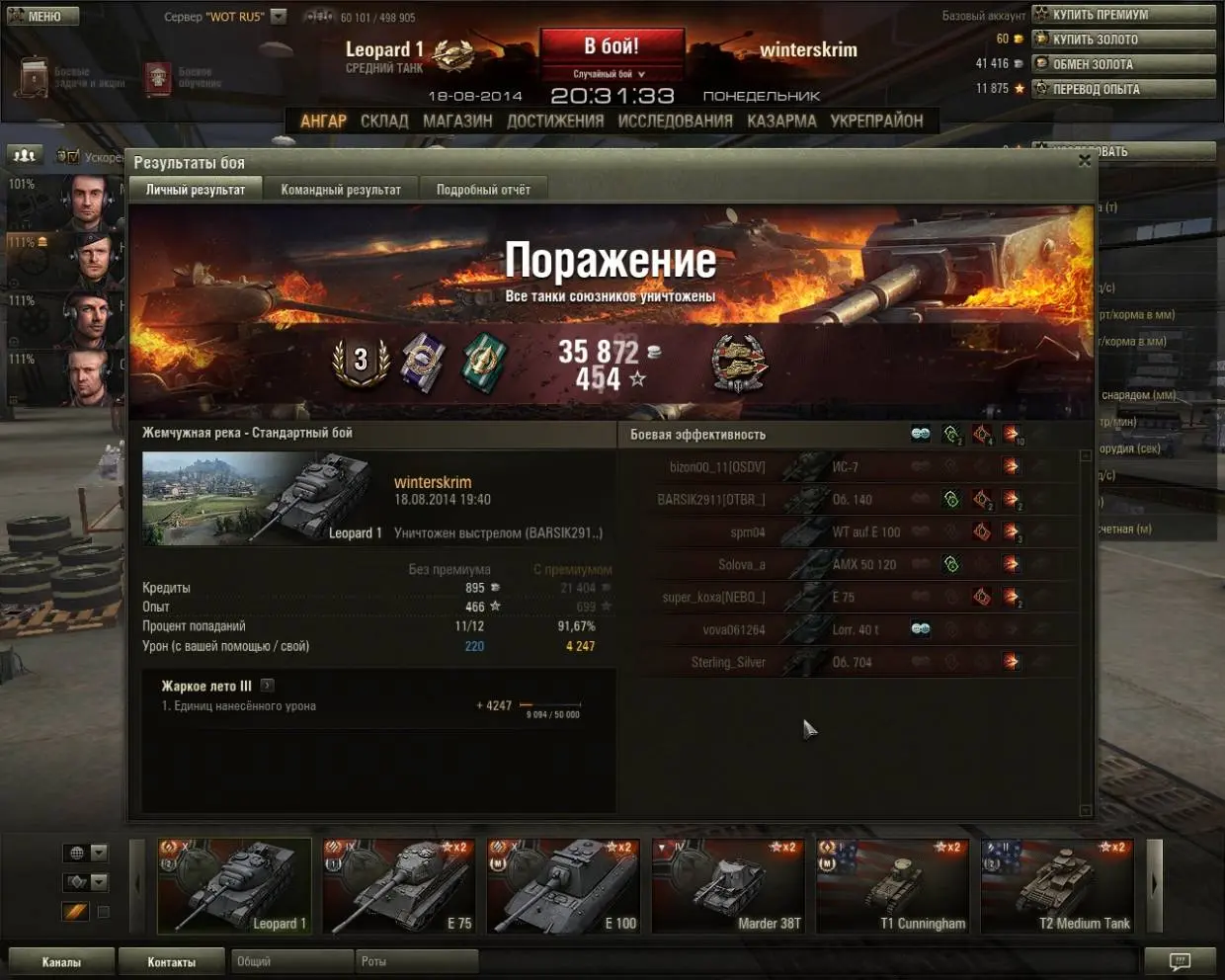Click Купить золото button
The image size is (1225, 980).
(1123, 40)
